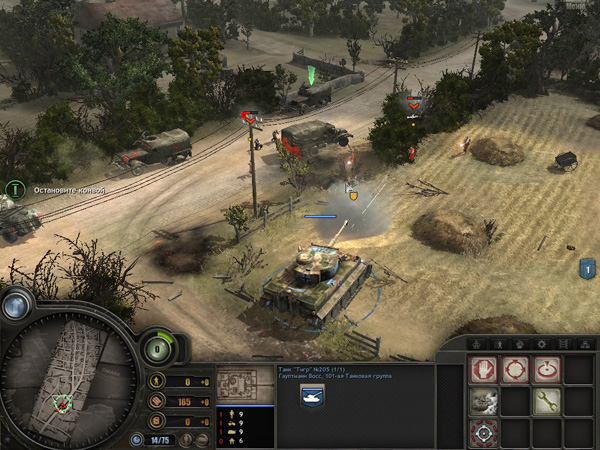Activate the circular-arrows command icon
Viewport: 600px width, 450px height.
[x=516, y=371]
